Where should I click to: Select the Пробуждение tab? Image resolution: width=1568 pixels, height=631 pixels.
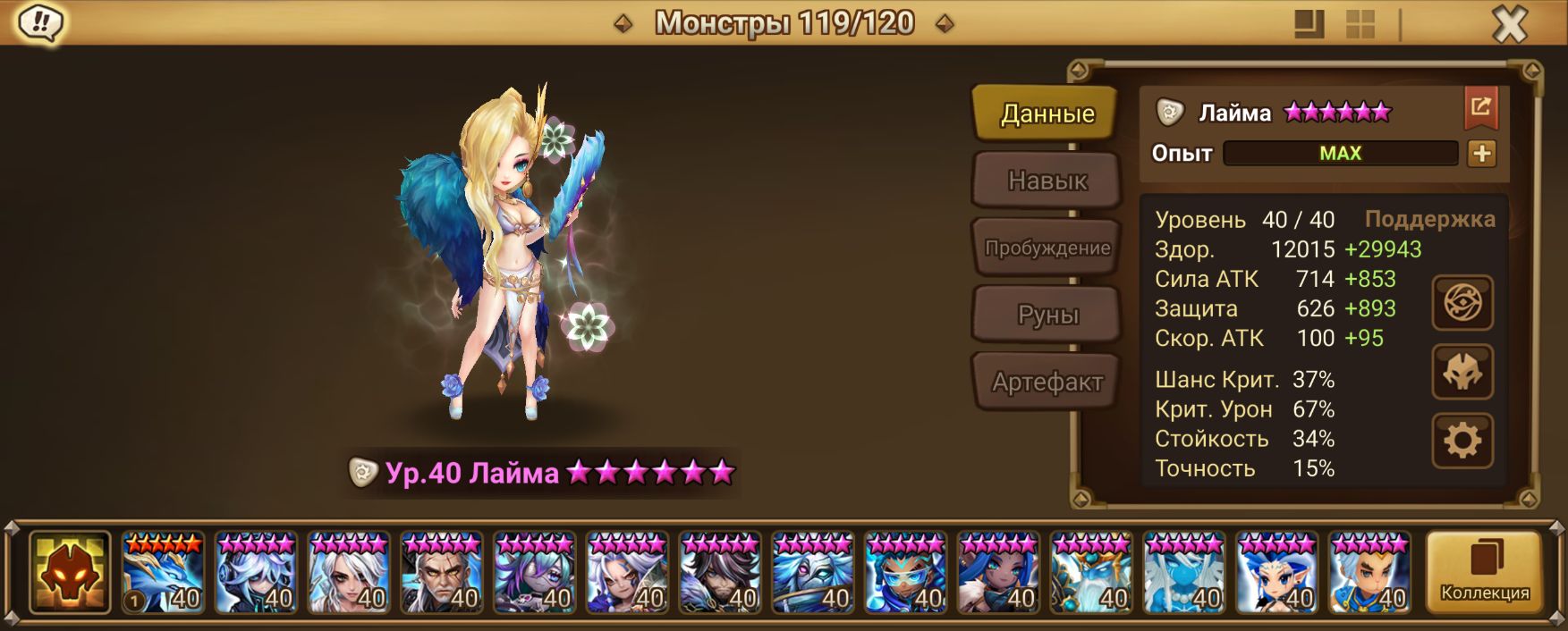1047,248
